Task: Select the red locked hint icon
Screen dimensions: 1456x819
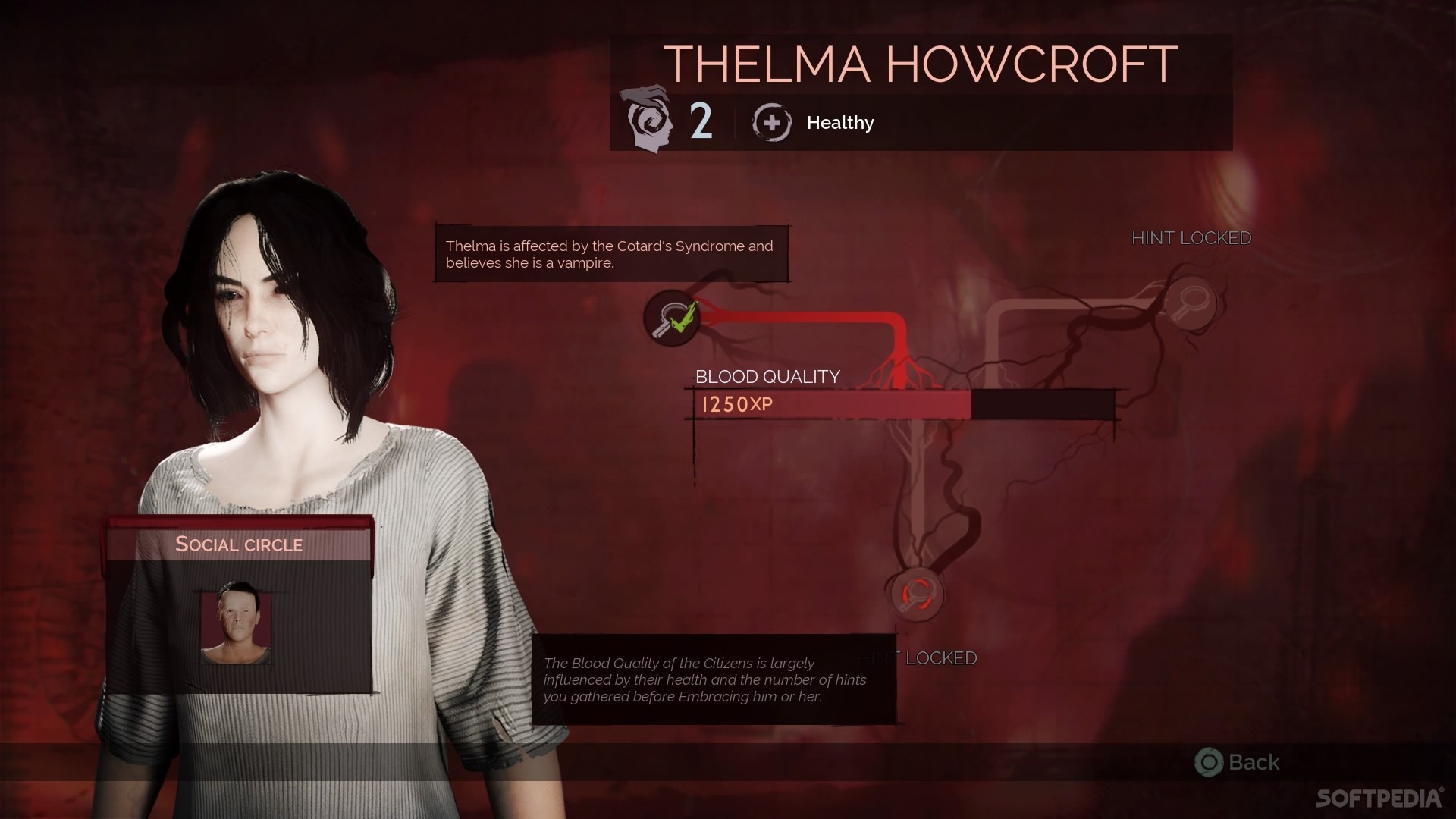Action: [x=917, y=594]
